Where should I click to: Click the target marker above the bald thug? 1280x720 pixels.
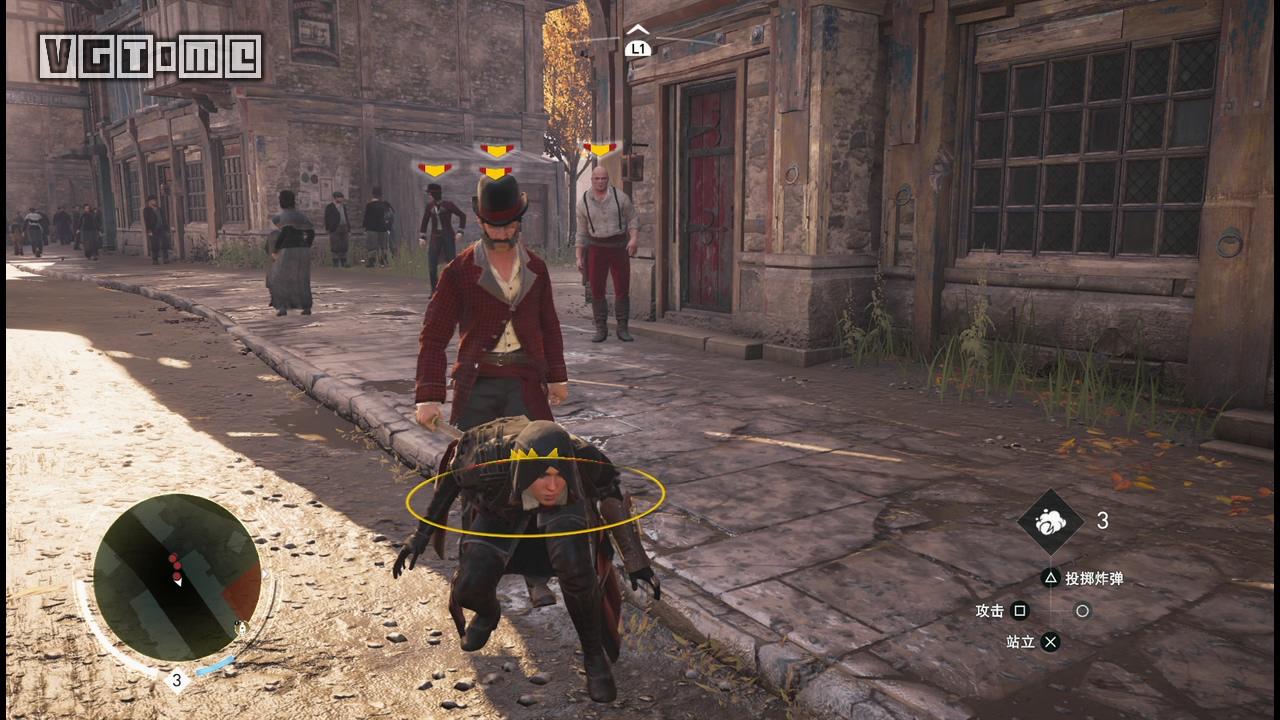click(600, 150)
